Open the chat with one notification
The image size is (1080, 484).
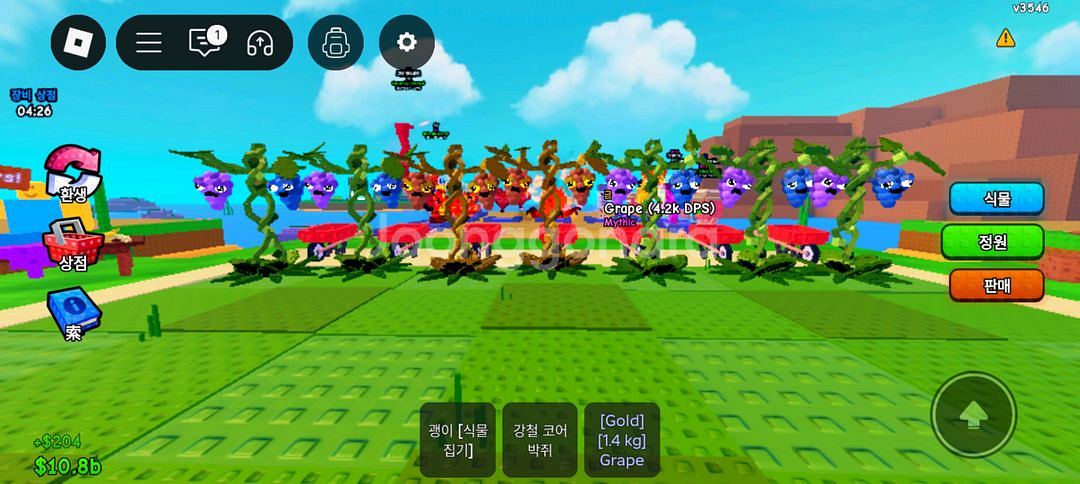point(205,43)
